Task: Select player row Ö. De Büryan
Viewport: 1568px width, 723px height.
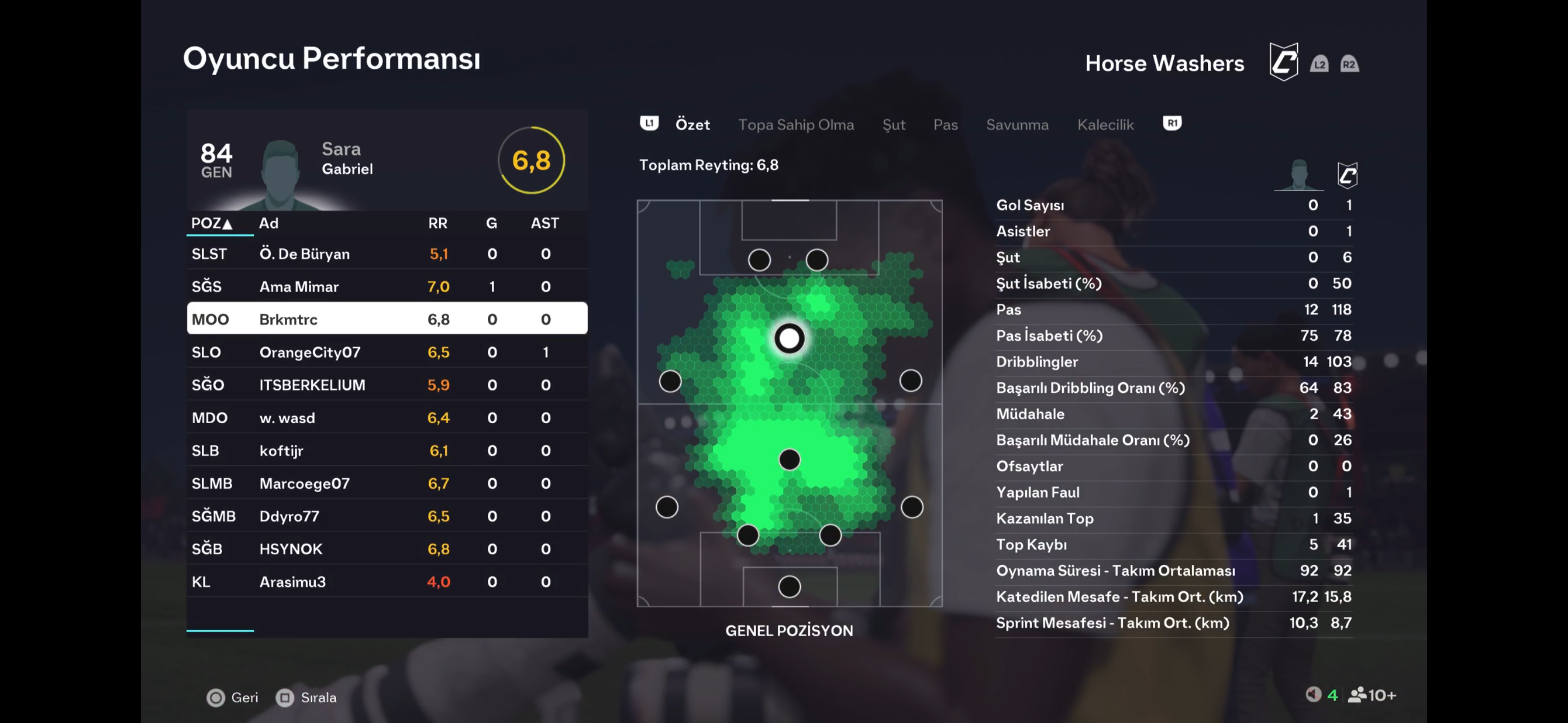Action: click(386, 254)
